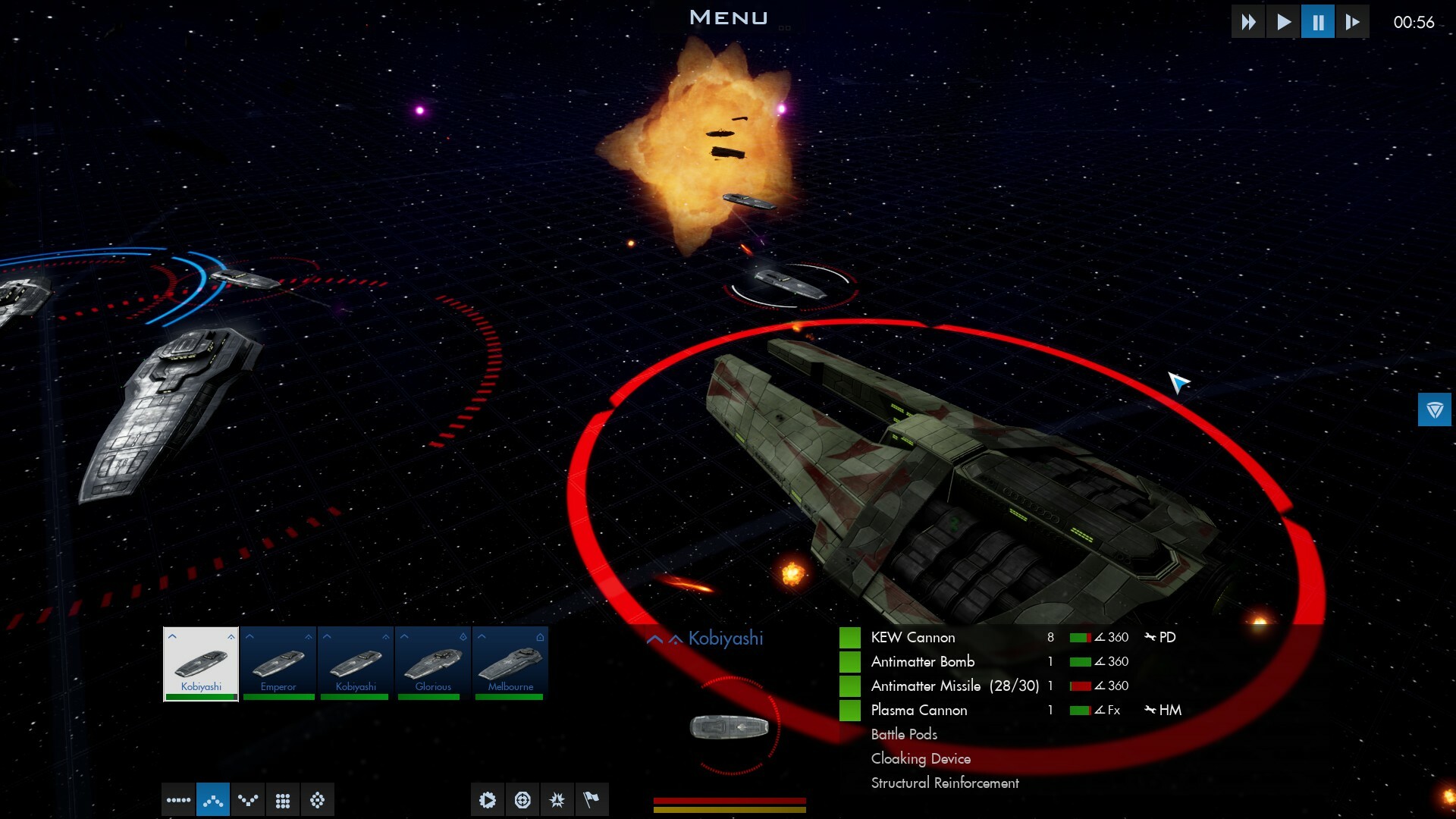Click the gear-with-play-arrow command icon
Screen dimensions: 1456x819
tap(488, 800)
